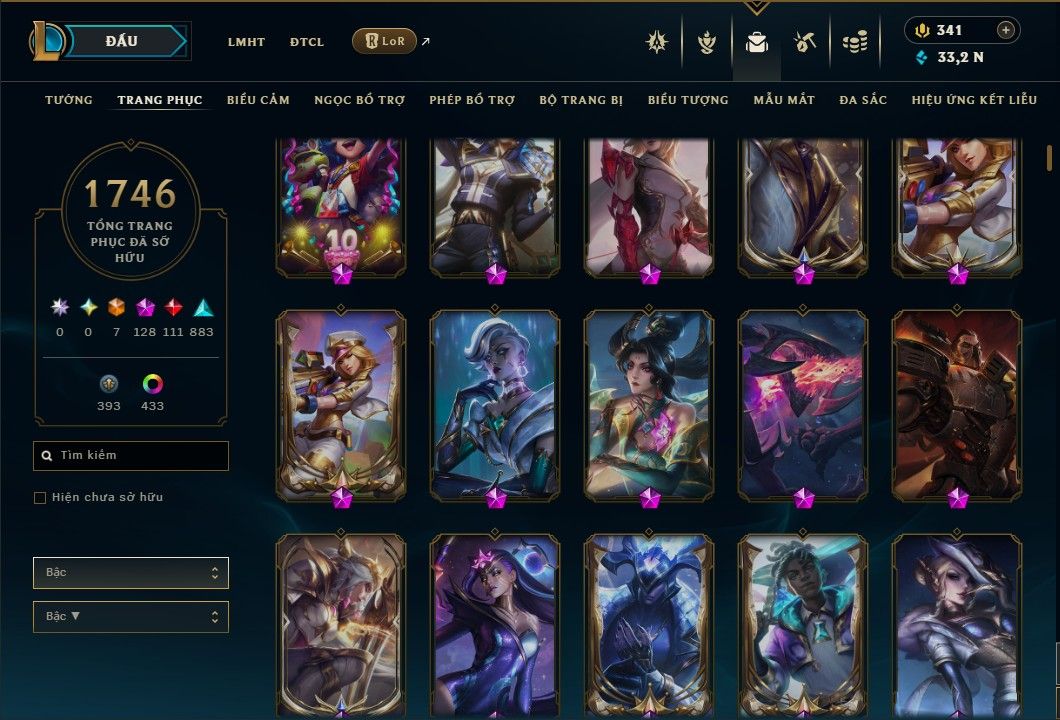Open the ĐTCL game link
The image size is (1060, 720).
coord(307,42)
